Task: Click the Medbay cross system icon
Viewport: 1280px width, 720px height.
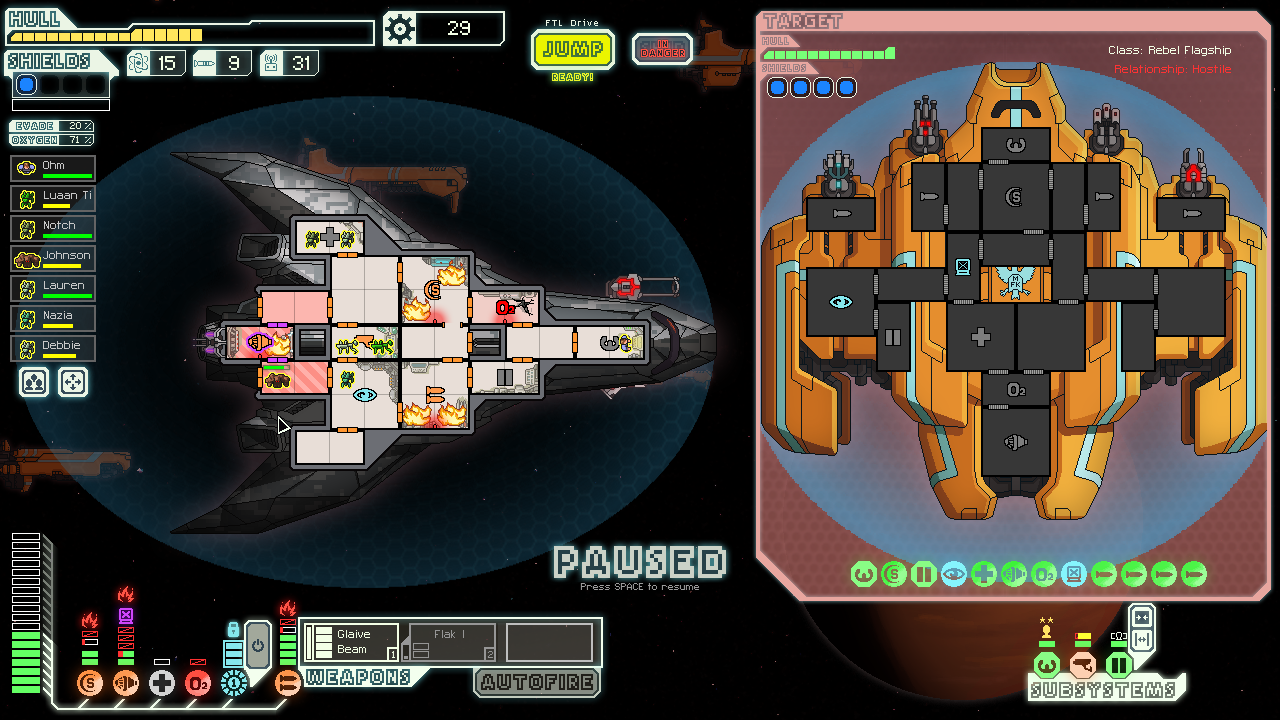Action: pyautogui.click(x=162, y=684)
